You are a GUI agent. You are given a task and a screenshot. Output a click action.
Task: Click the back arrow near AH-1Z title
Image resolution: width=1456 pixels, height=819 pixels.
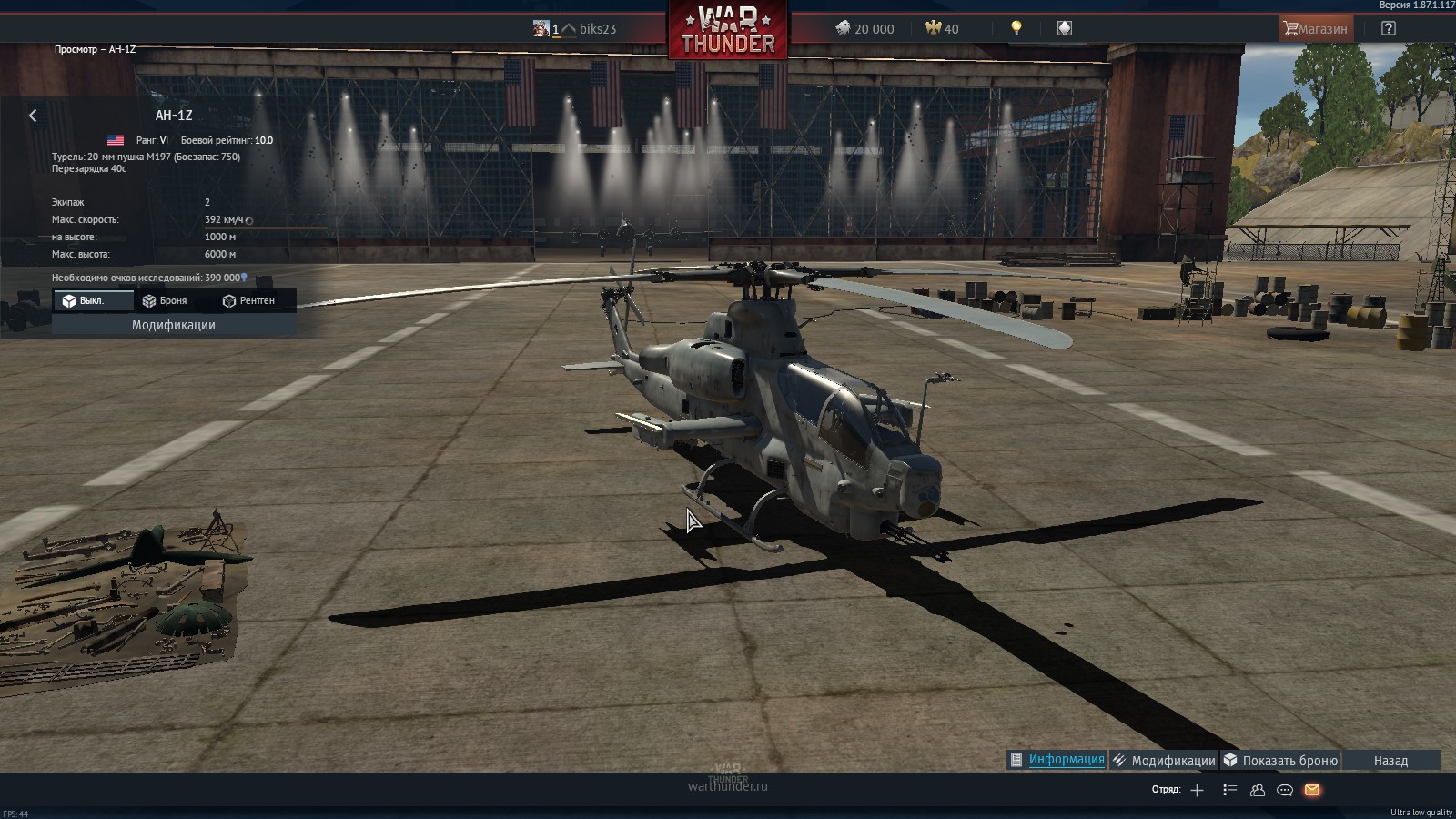tap(34, 116)
